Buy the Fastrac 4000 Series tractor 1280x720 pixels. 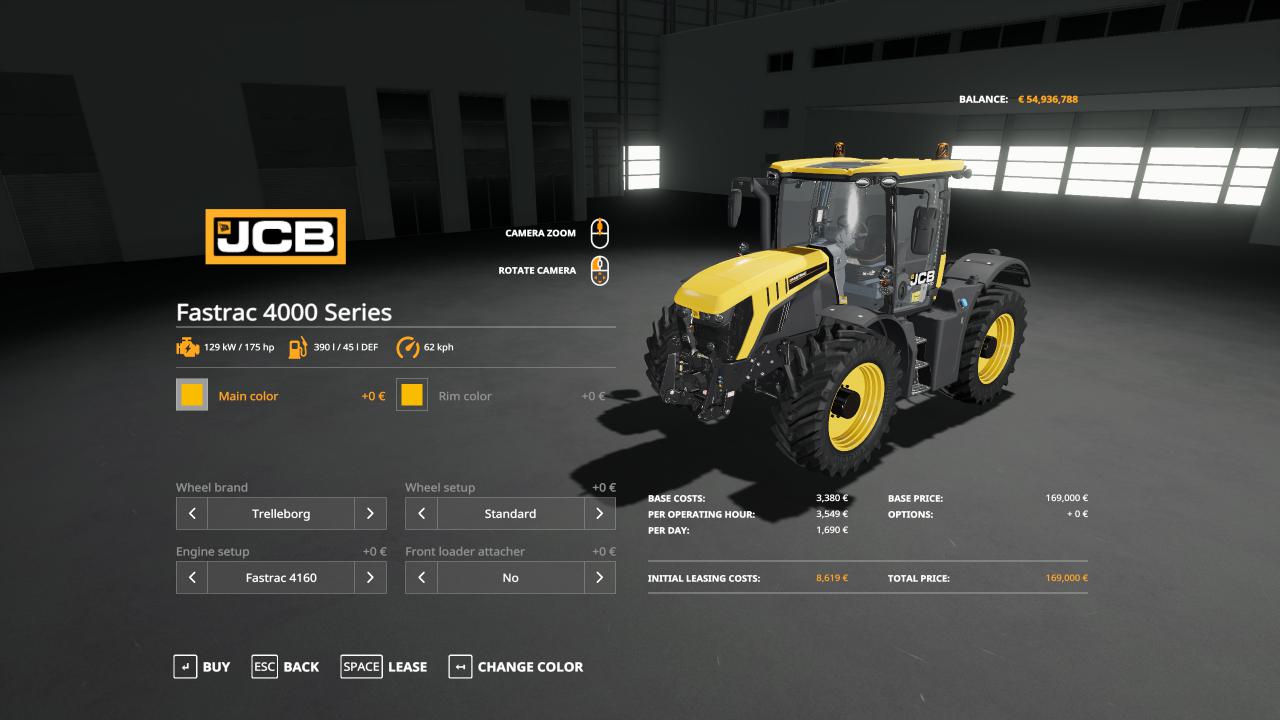coord(202,667)
